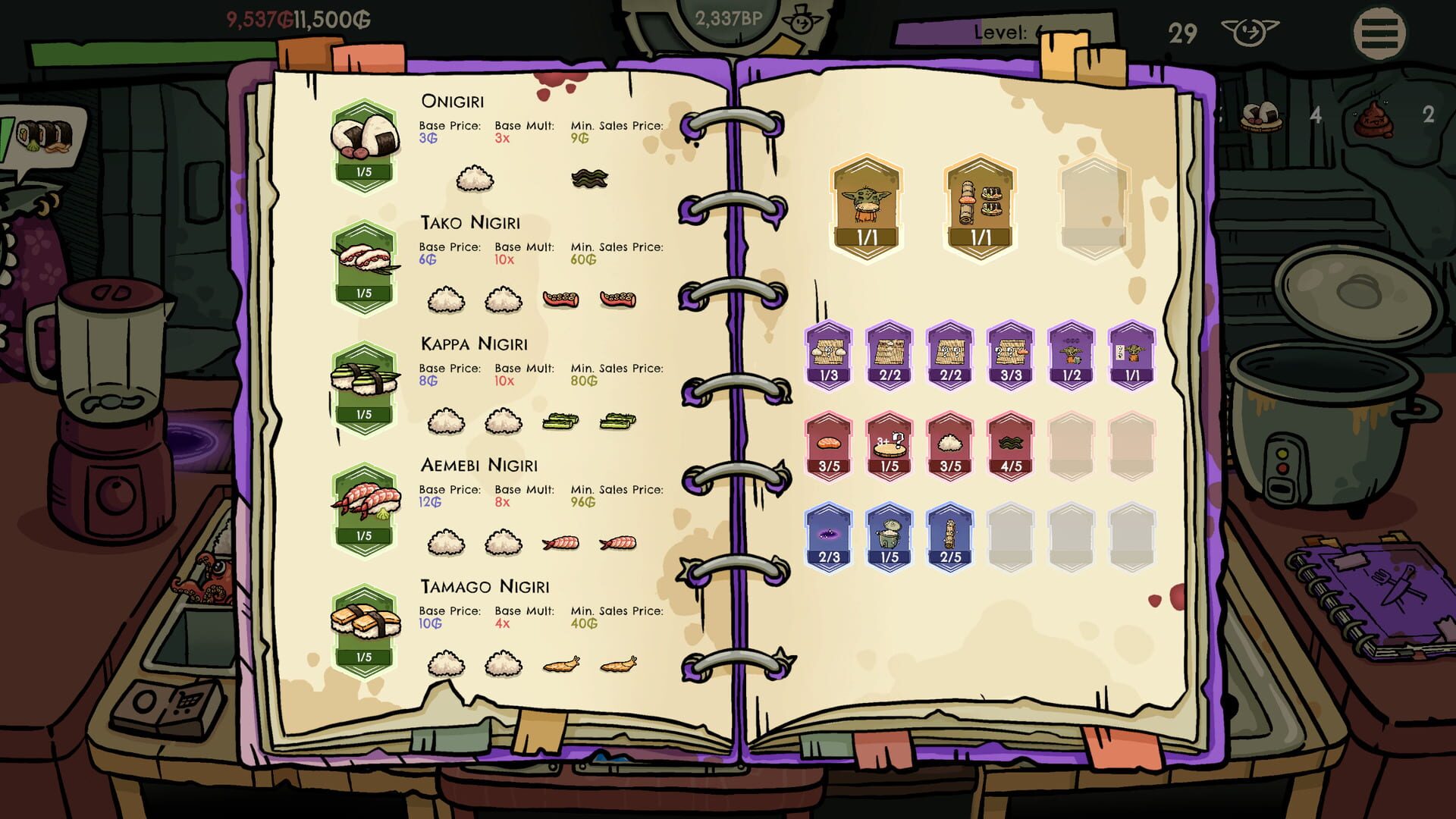Select the Onigiri recipe badge showing 1/5

365,140
